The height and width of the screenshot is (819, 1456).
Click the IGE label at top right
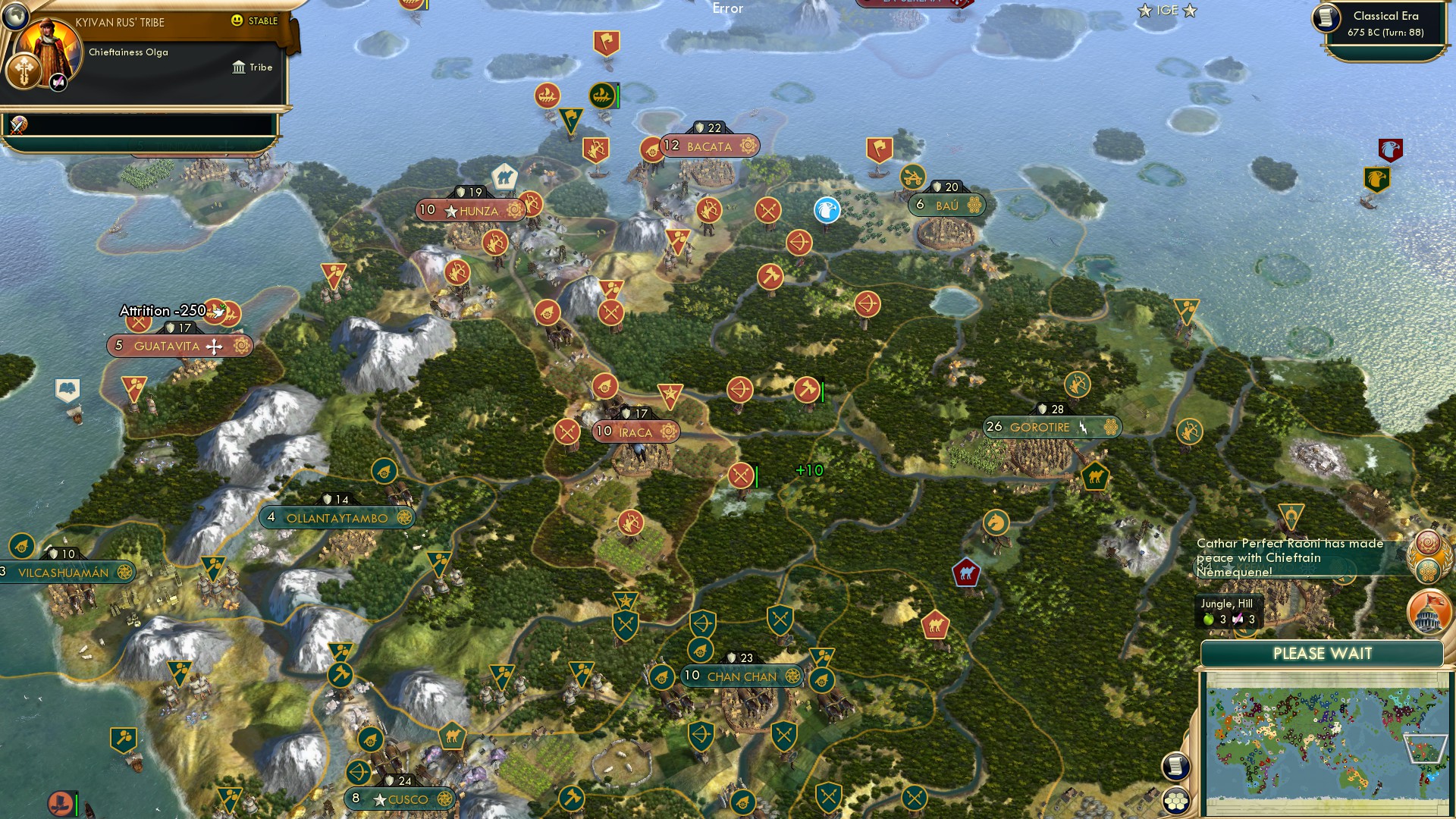click(1165, 11)
